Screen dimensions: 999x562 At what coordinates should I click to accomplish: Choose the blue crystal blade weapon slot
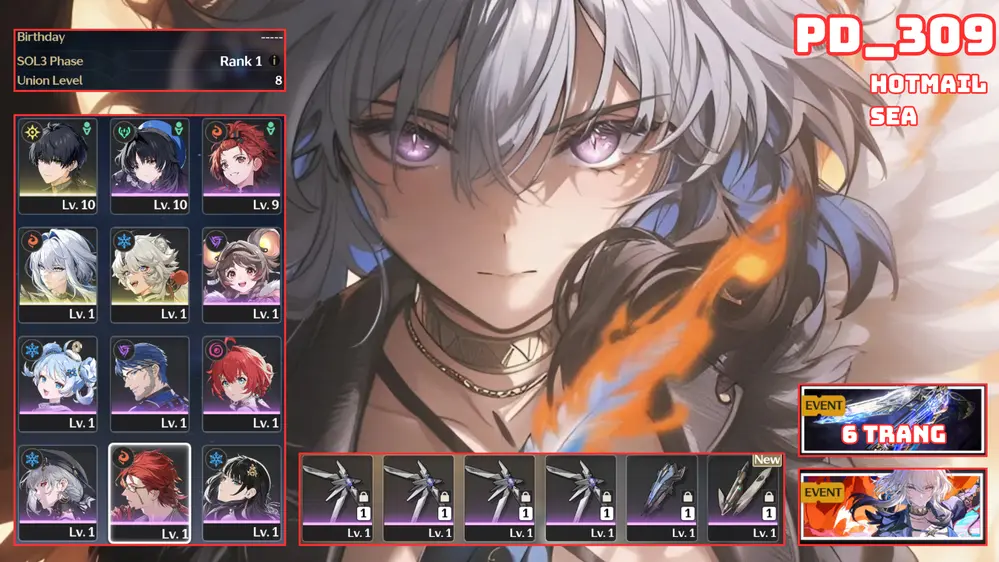pyautogui.click(x=663, y=498)
